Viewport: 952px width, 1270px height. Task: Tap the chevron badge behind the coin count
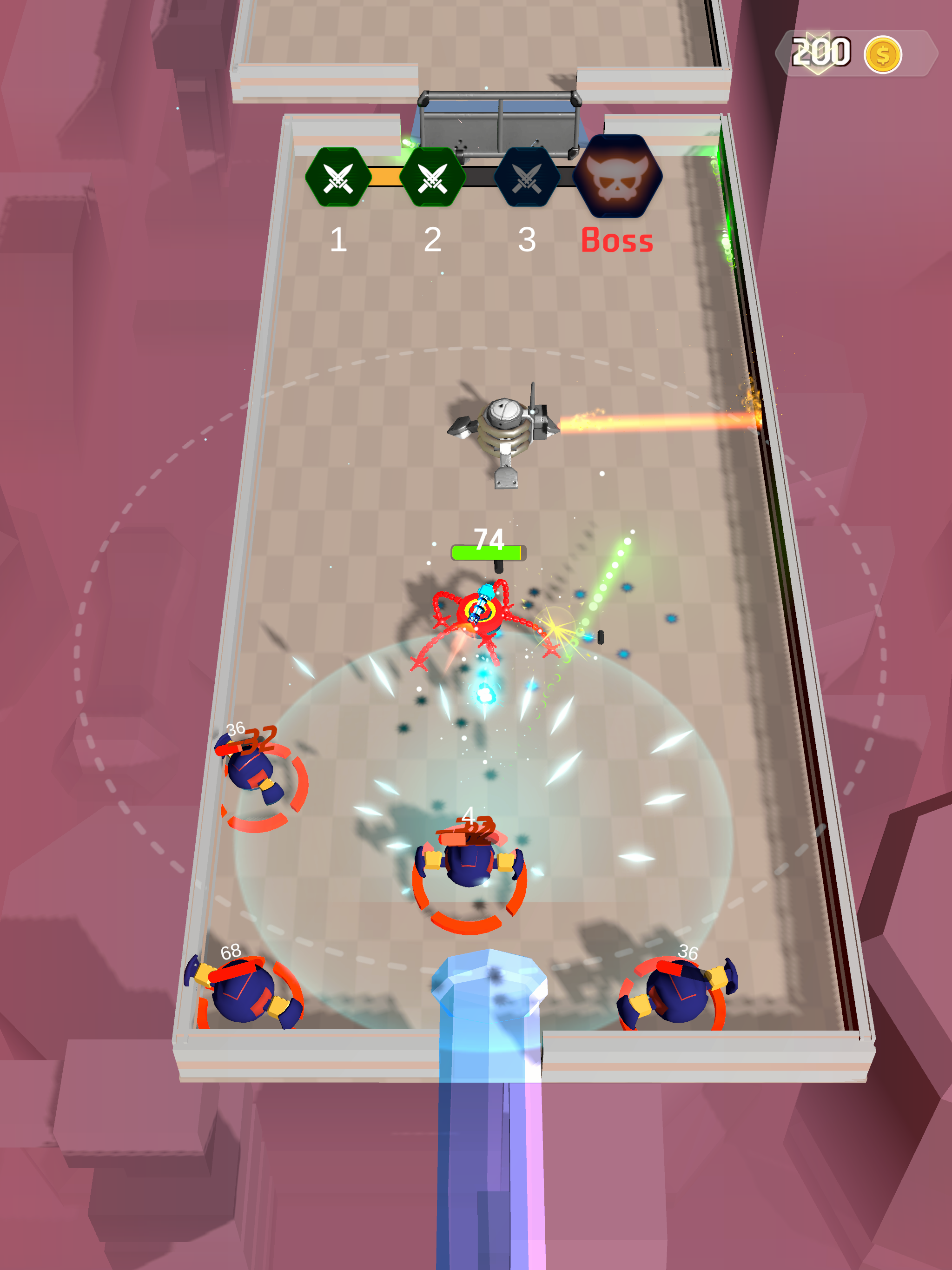coord(818,52)
